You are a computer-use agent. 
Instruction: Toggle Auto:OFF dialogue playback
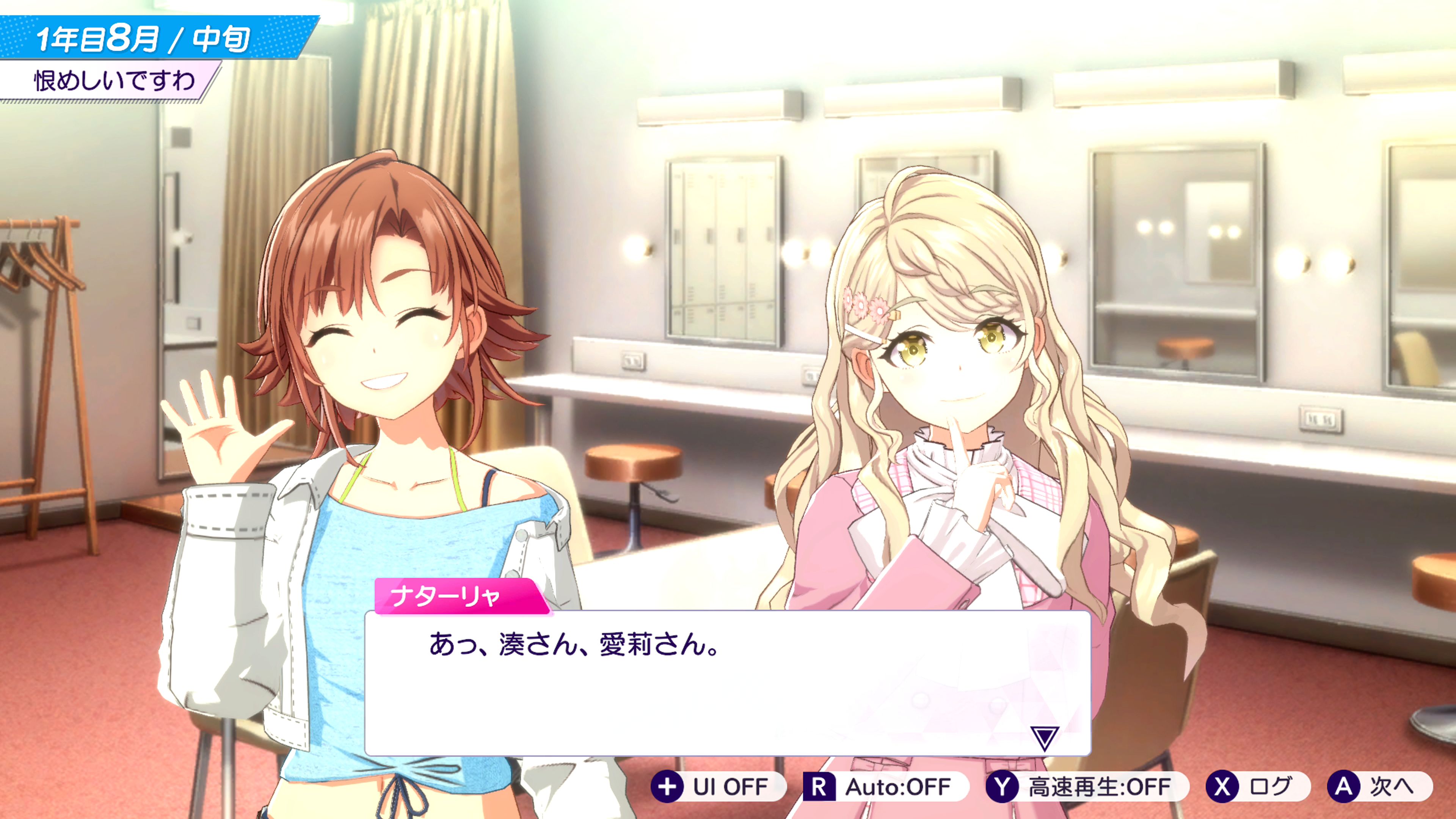pyautogui.click(x=885, y=786)
